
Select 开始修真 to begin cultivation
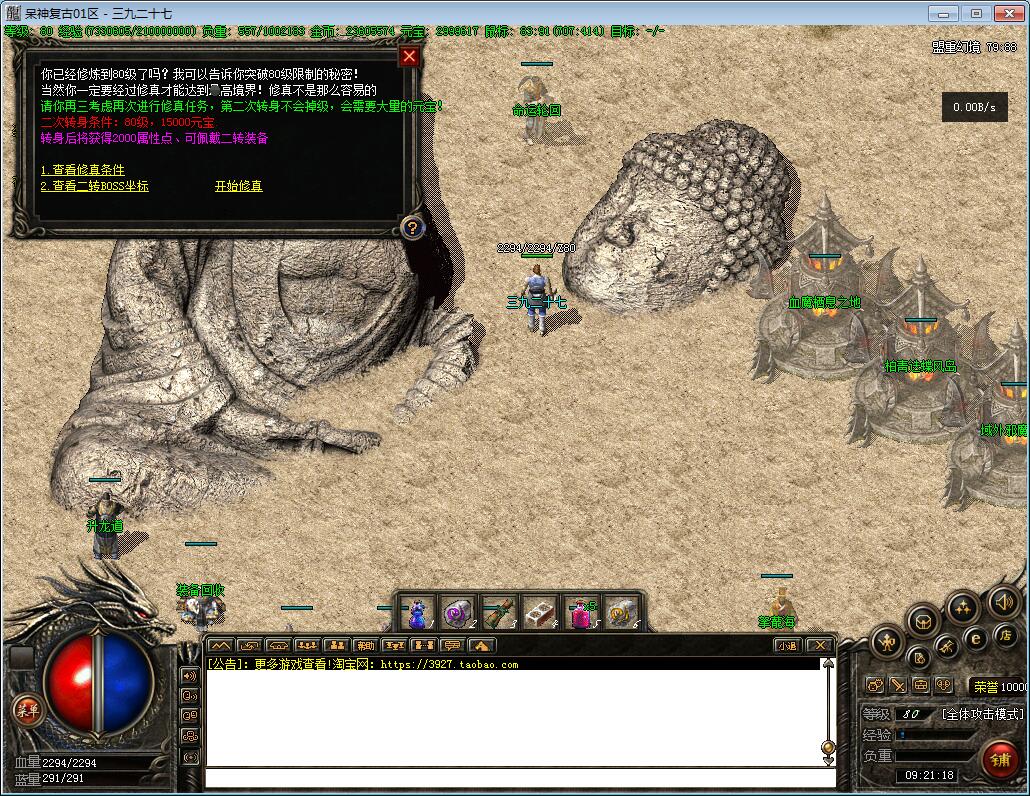[238, 186]
